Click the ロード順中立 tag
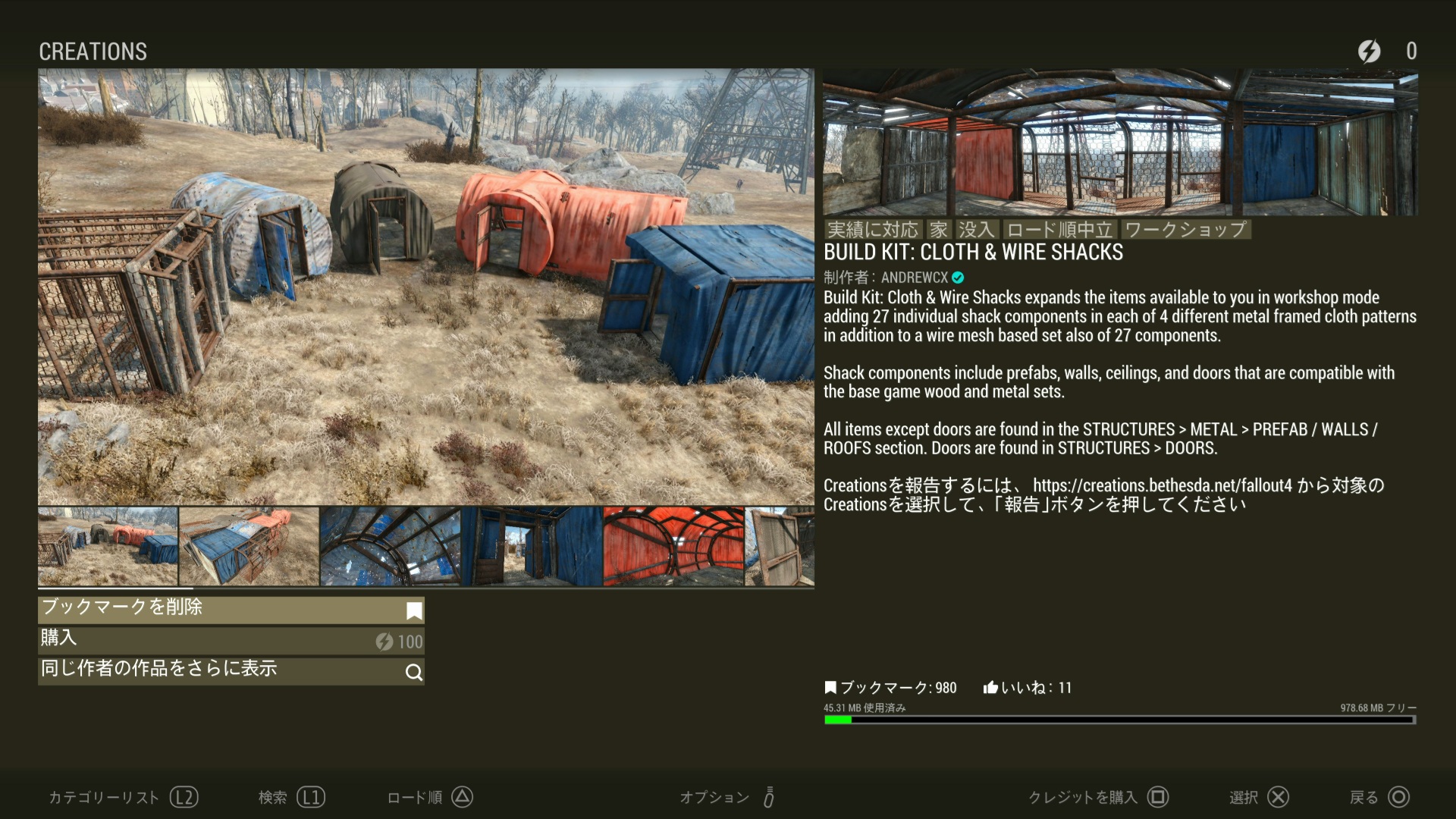 point(1059,230)
